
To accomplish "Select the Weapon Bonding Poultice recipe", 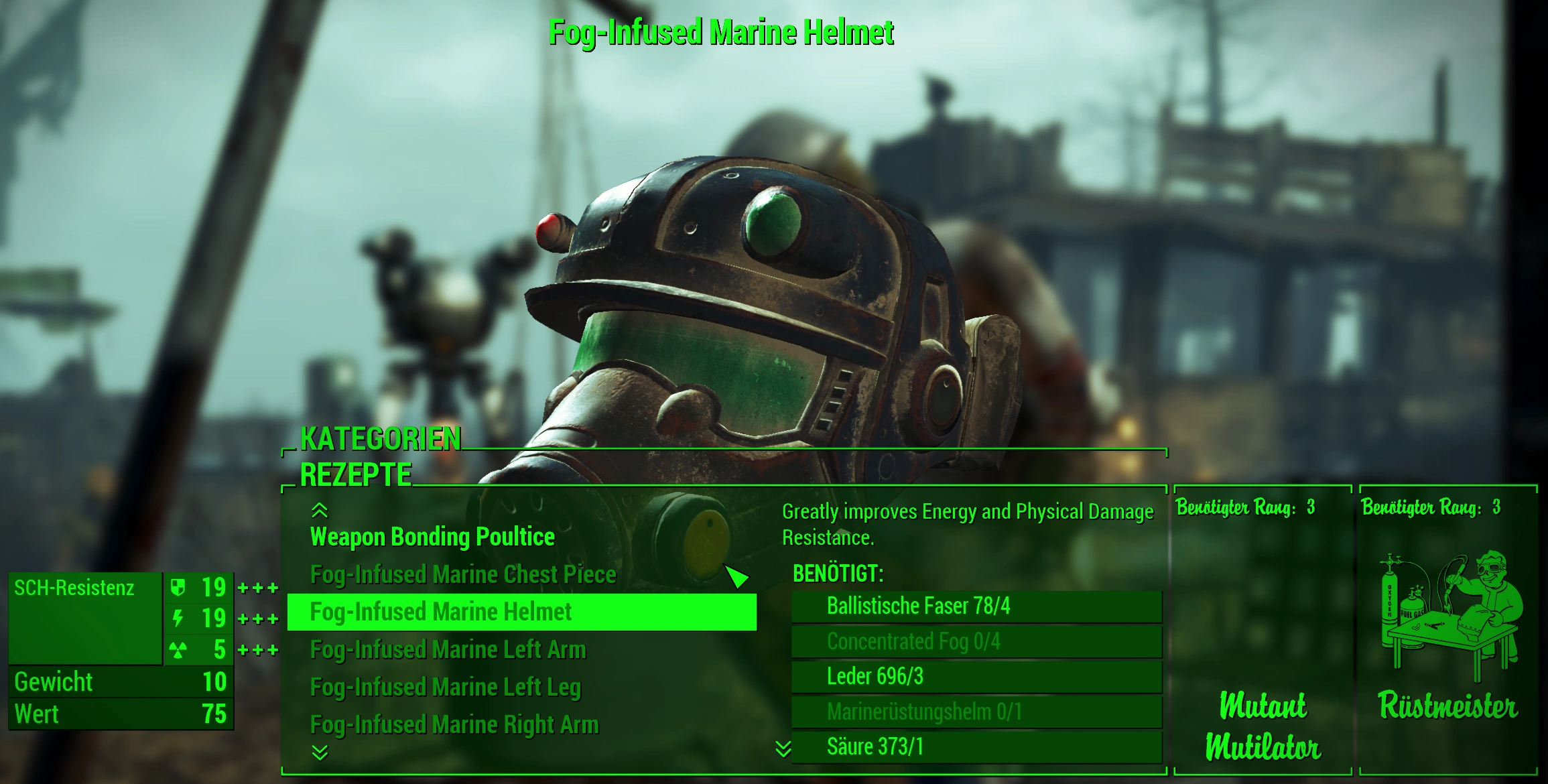I will click(x=432, y=537).
